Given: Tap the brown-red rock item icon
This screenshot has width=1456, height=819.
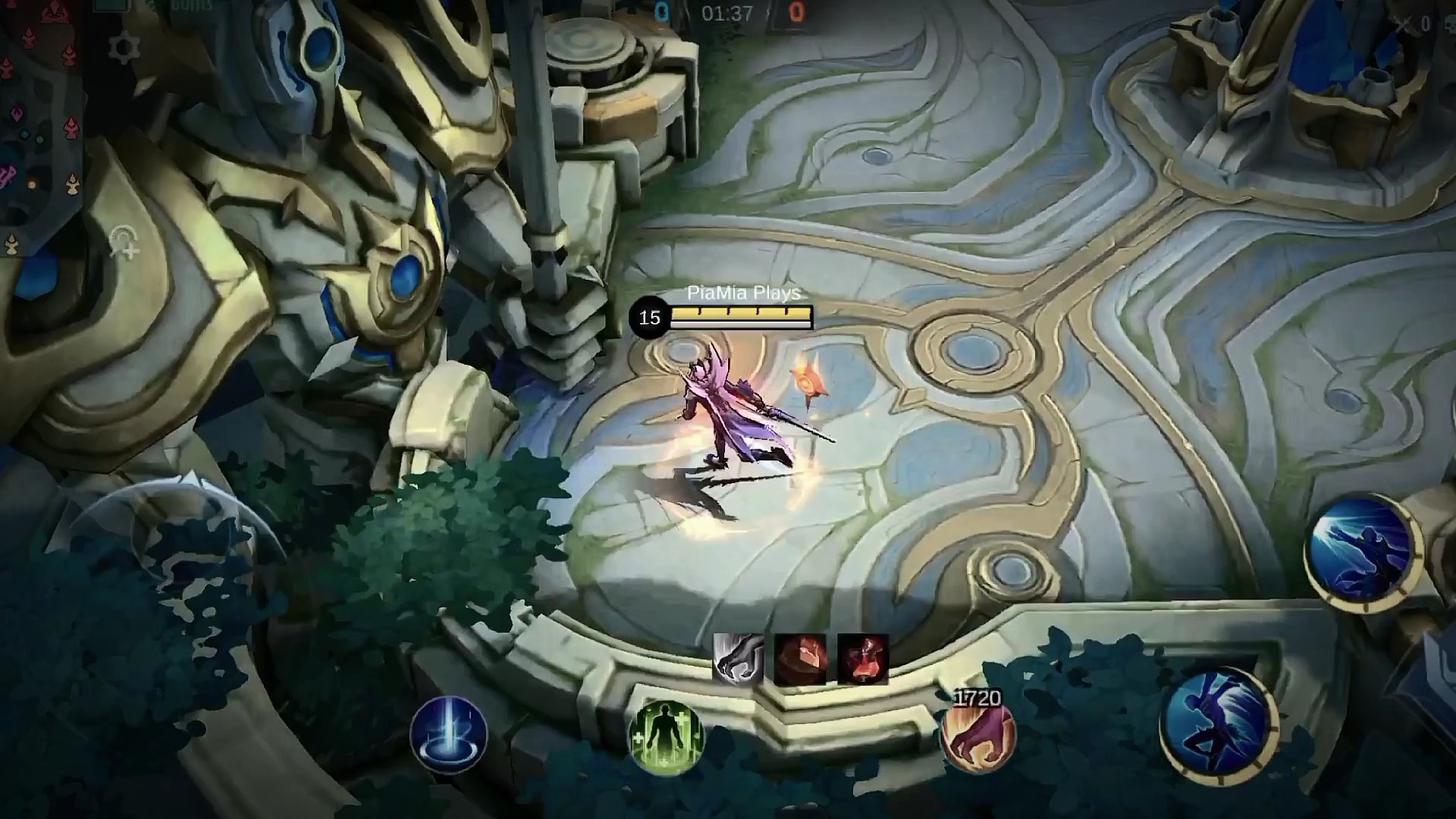Looking at the screenshot, I should [x=800, y=659].
